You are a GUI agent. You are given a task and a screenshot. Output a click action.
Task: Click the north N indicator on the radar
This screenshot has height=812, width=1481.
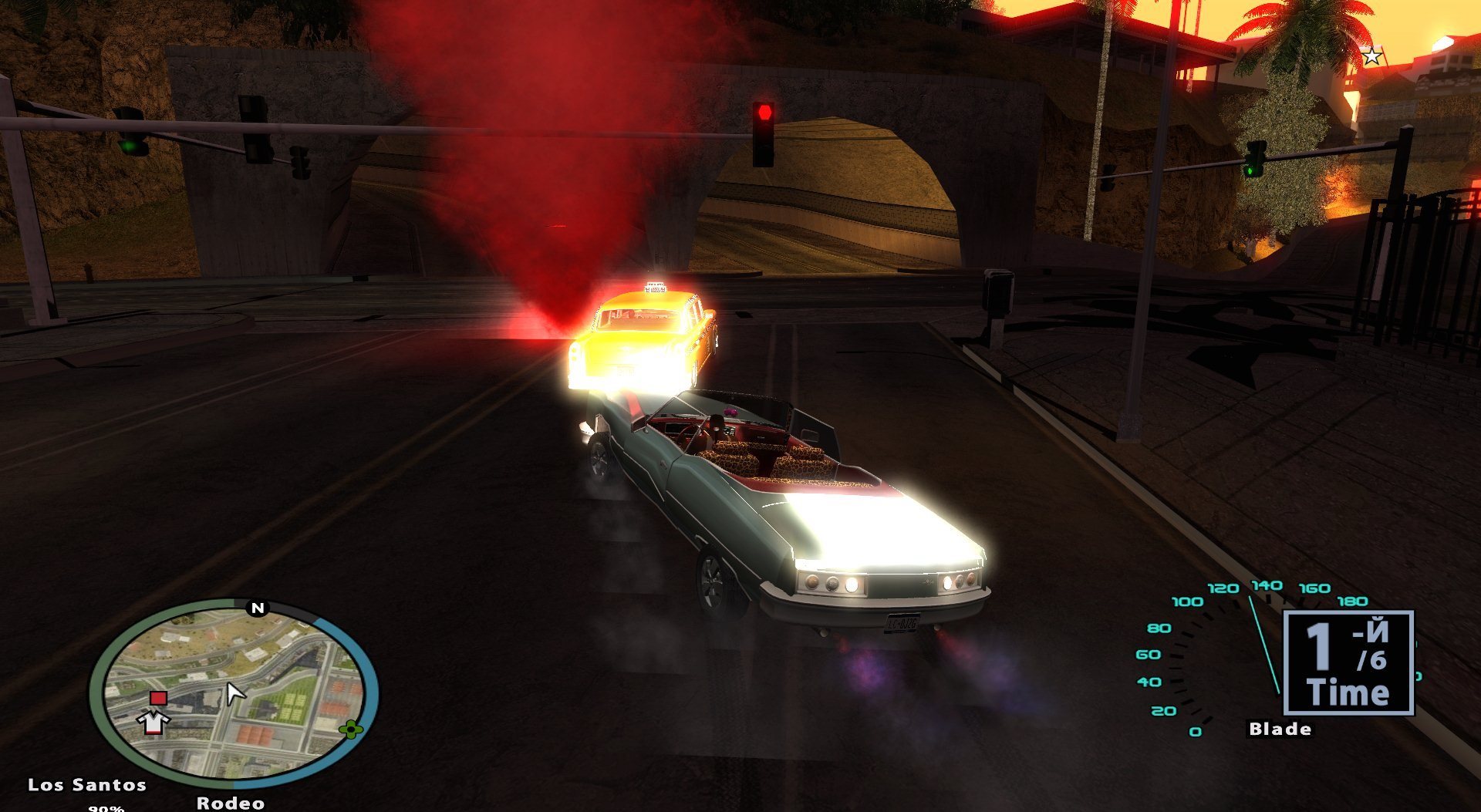point(258,608)
